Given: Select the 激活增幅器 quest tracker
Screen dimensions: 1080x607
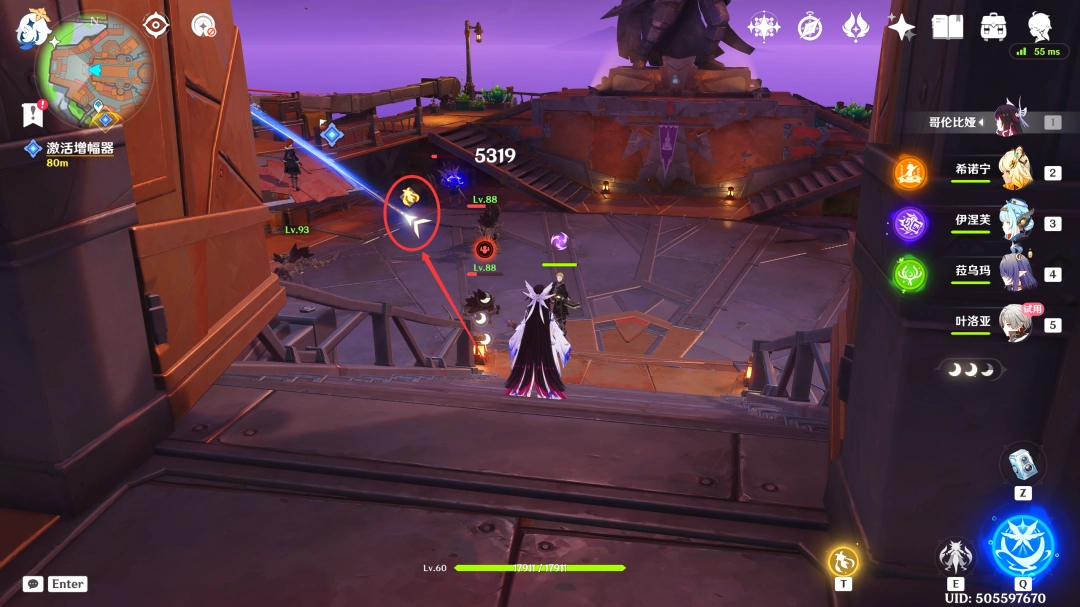Looking at the screenshot, I should coord(78,148).
